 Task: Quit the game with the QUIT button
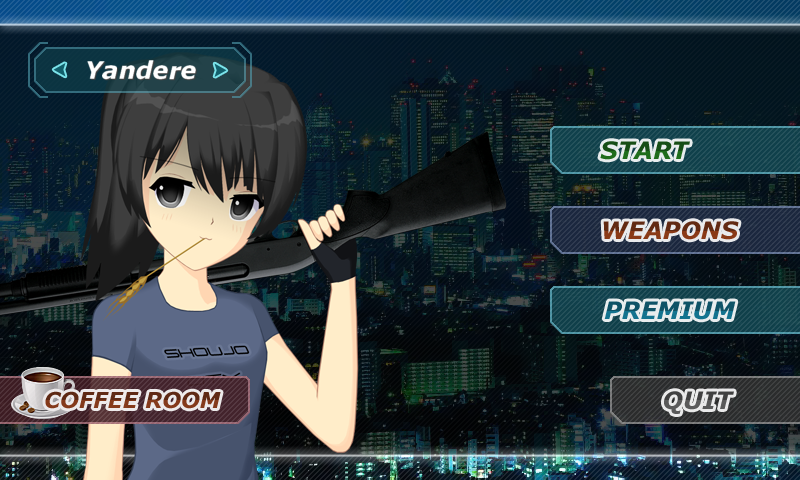pyautogui.click(x=698, y=400)
